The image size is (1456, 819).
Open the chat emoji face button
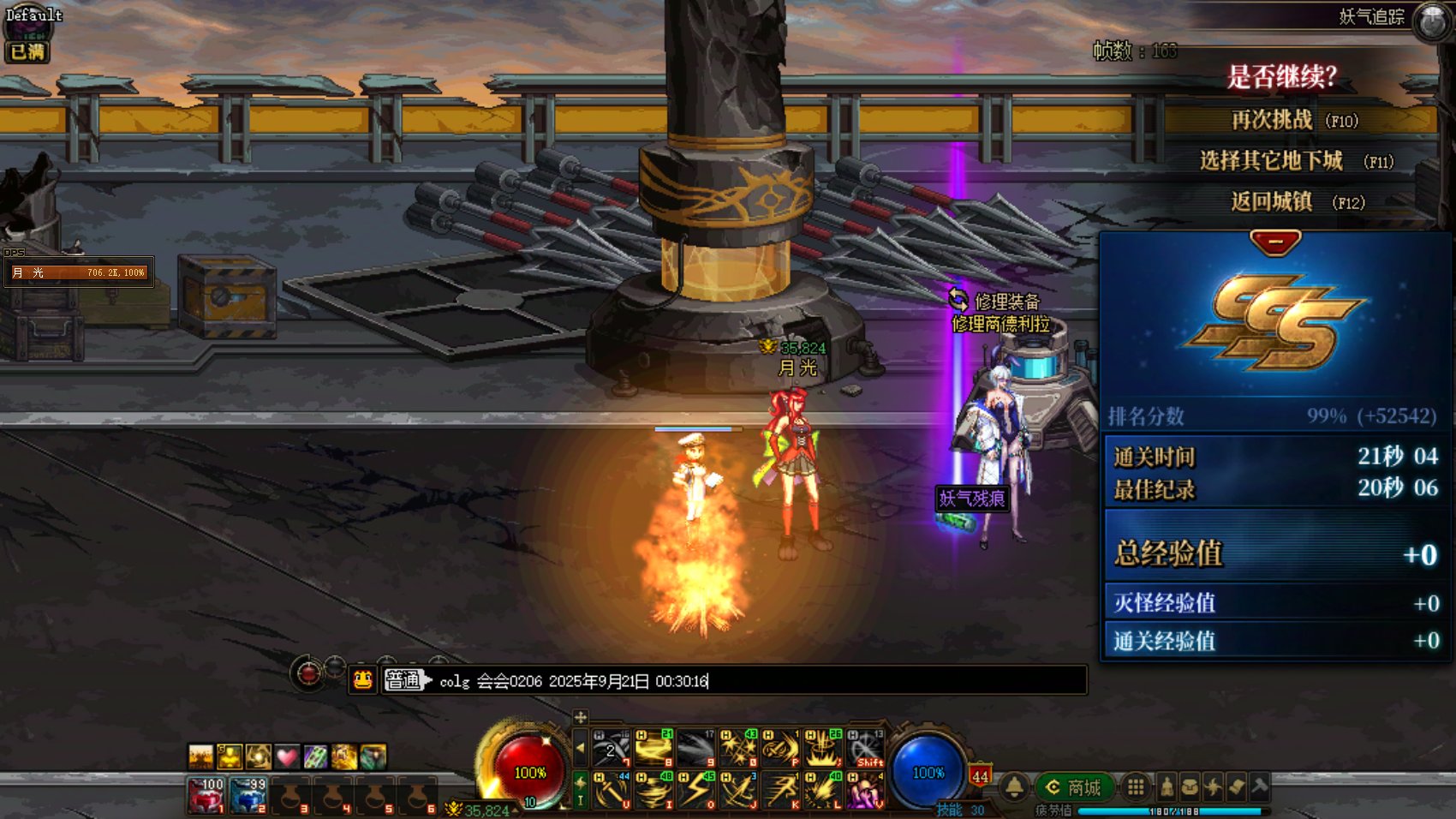[x=363, y=680]
